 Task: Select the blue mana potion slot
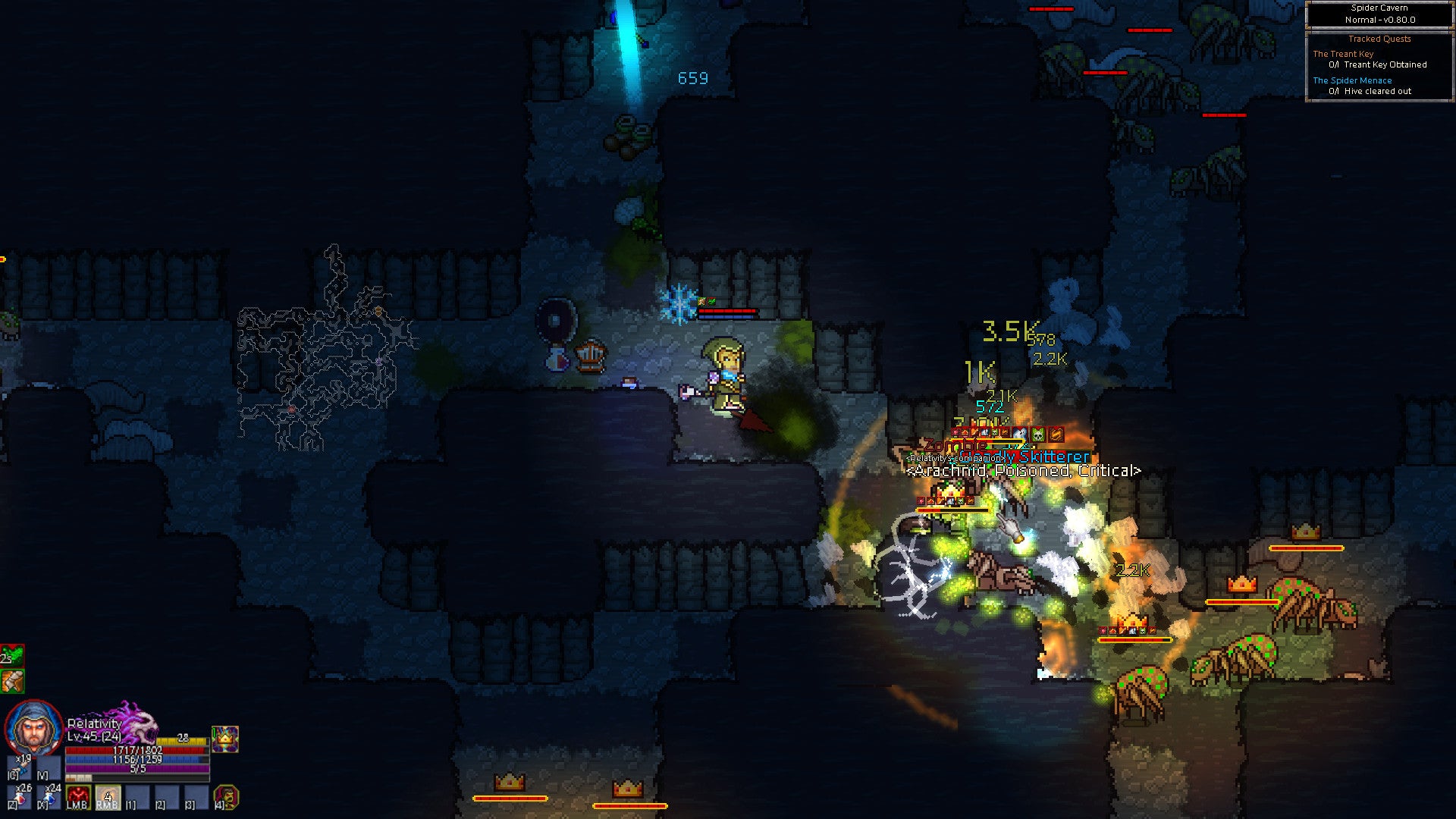[x=49, y=796]
